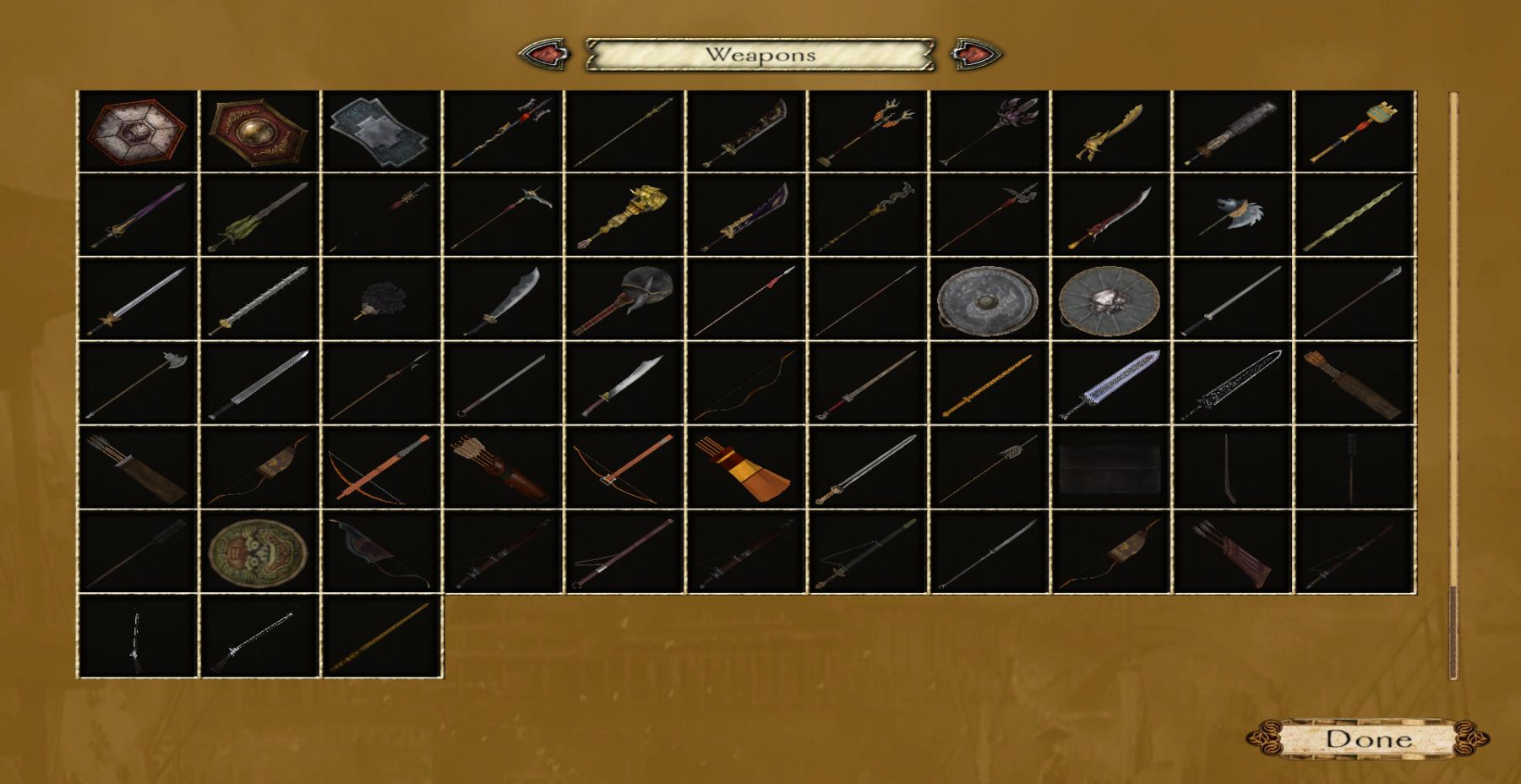Select the large blue-white greatsword
Screen dimensions: 1521x784
(x=1109, y=384)
